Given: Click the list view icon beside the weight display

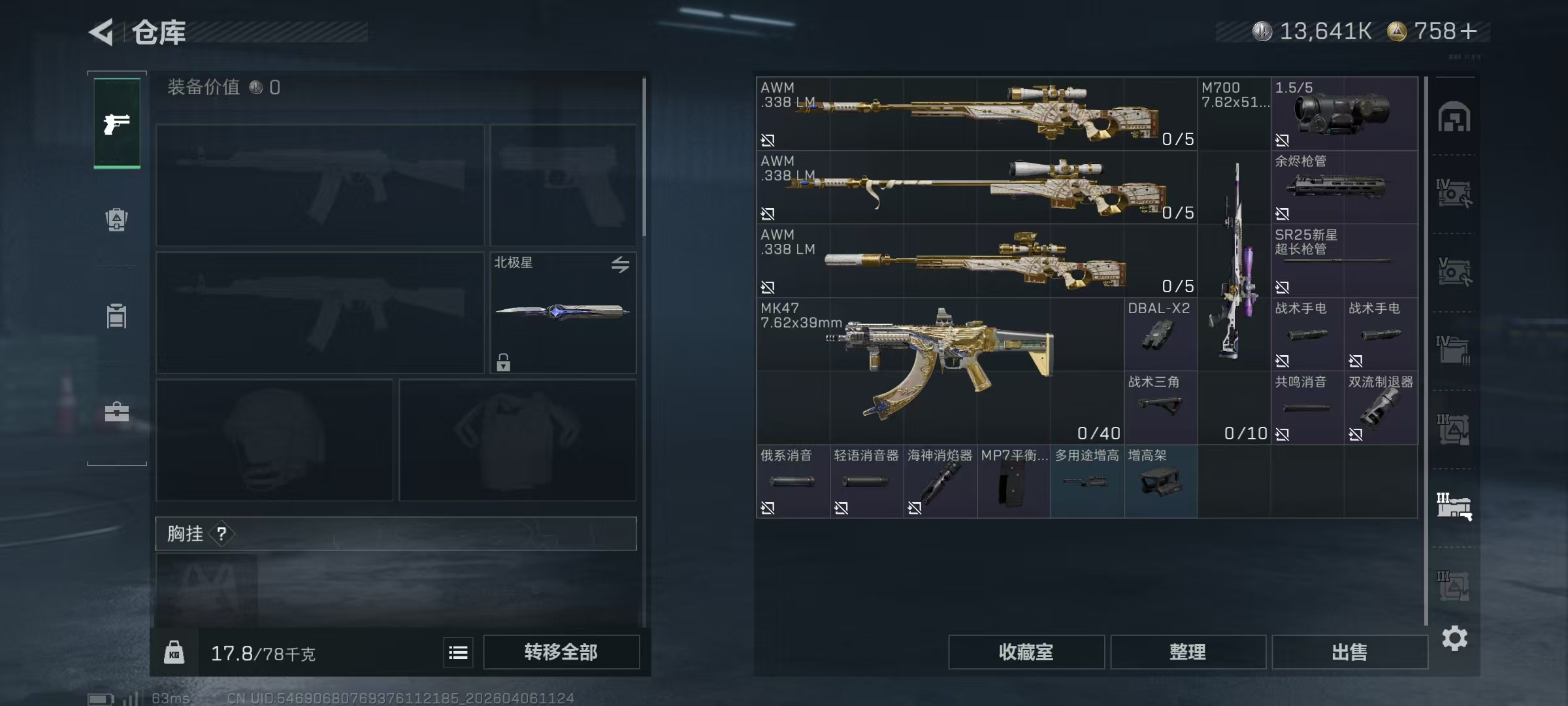Looking at the screenshot, I should pos(458,652).
